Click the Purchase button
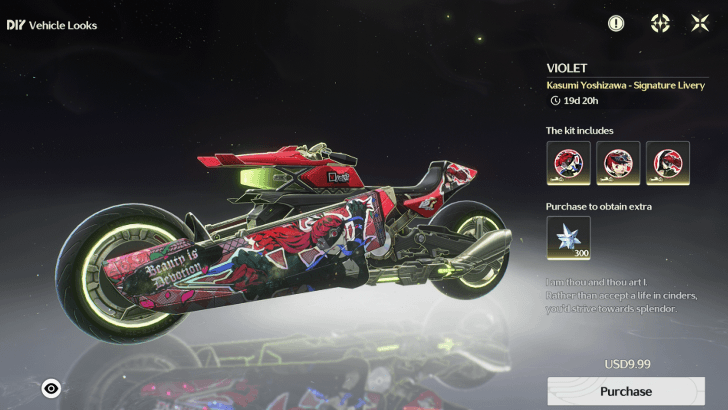 pos(626,391)
